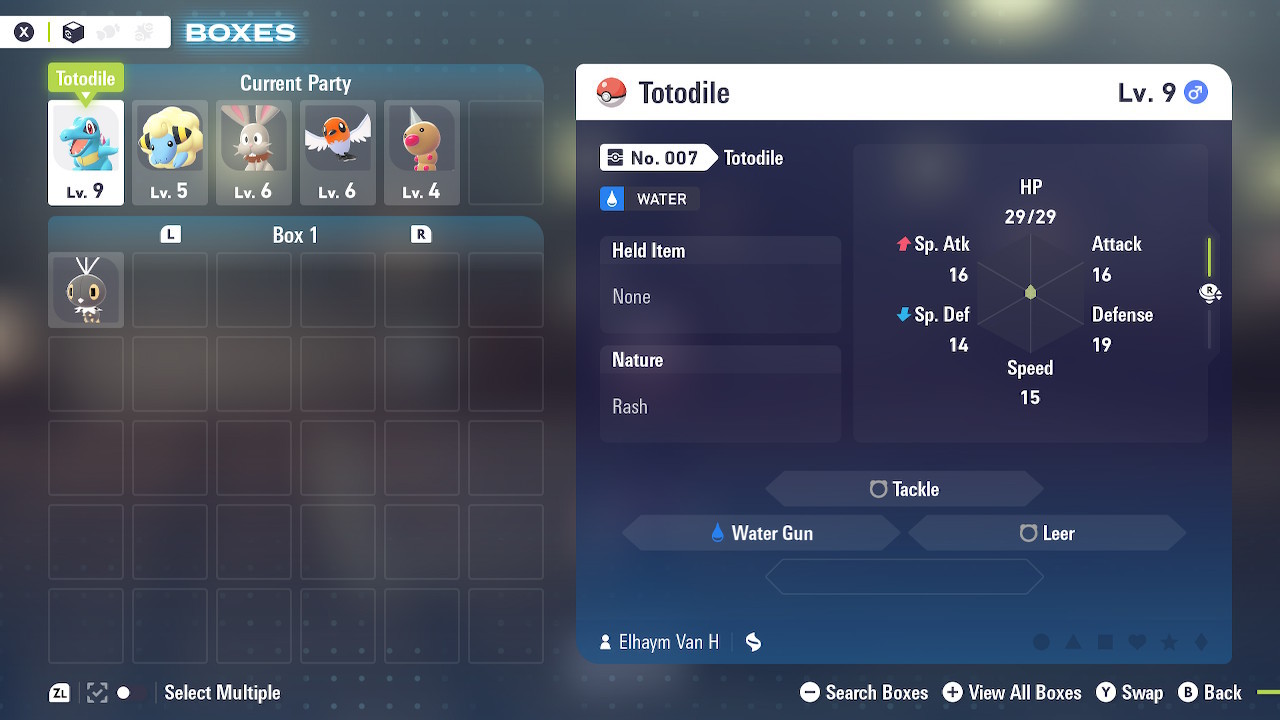Image resolution: width=1280 pixels, height=720 pixels.
Task: Go Back from the Boxes screen
Action: [x=1211, y=693]
